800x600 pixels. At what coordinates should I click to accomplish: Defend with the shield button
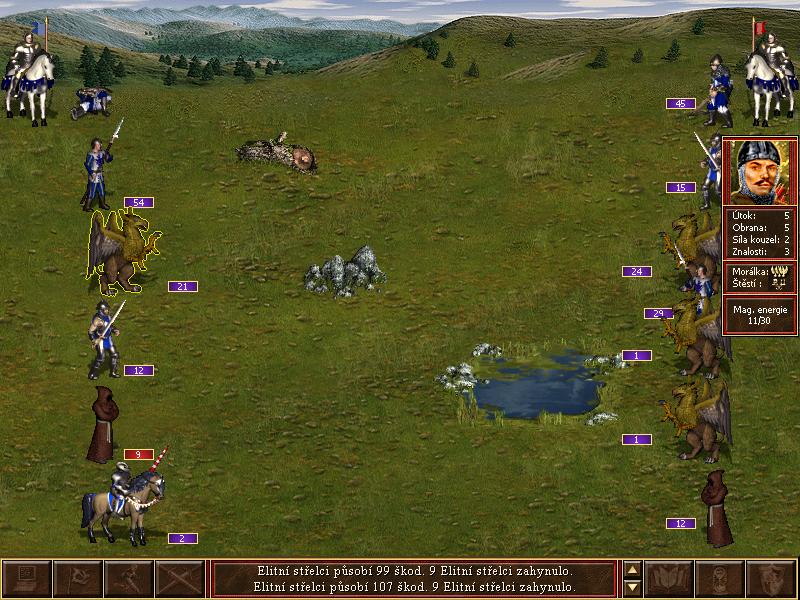pos(771,579)
